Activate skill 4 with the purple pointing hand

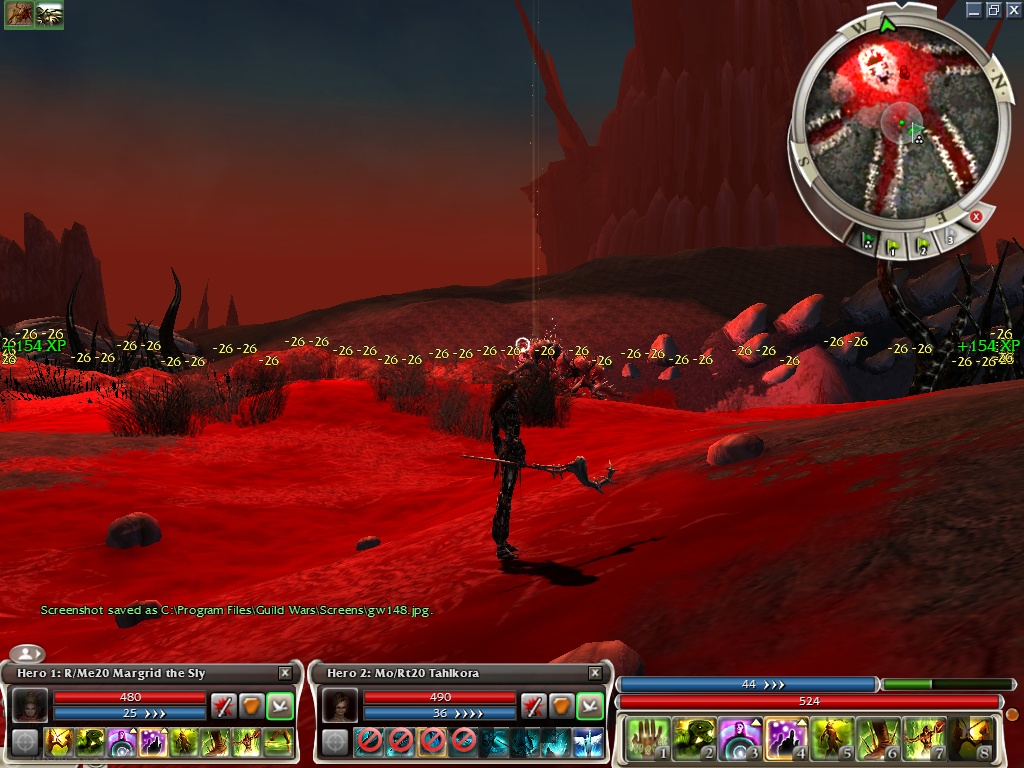[785, 739]
